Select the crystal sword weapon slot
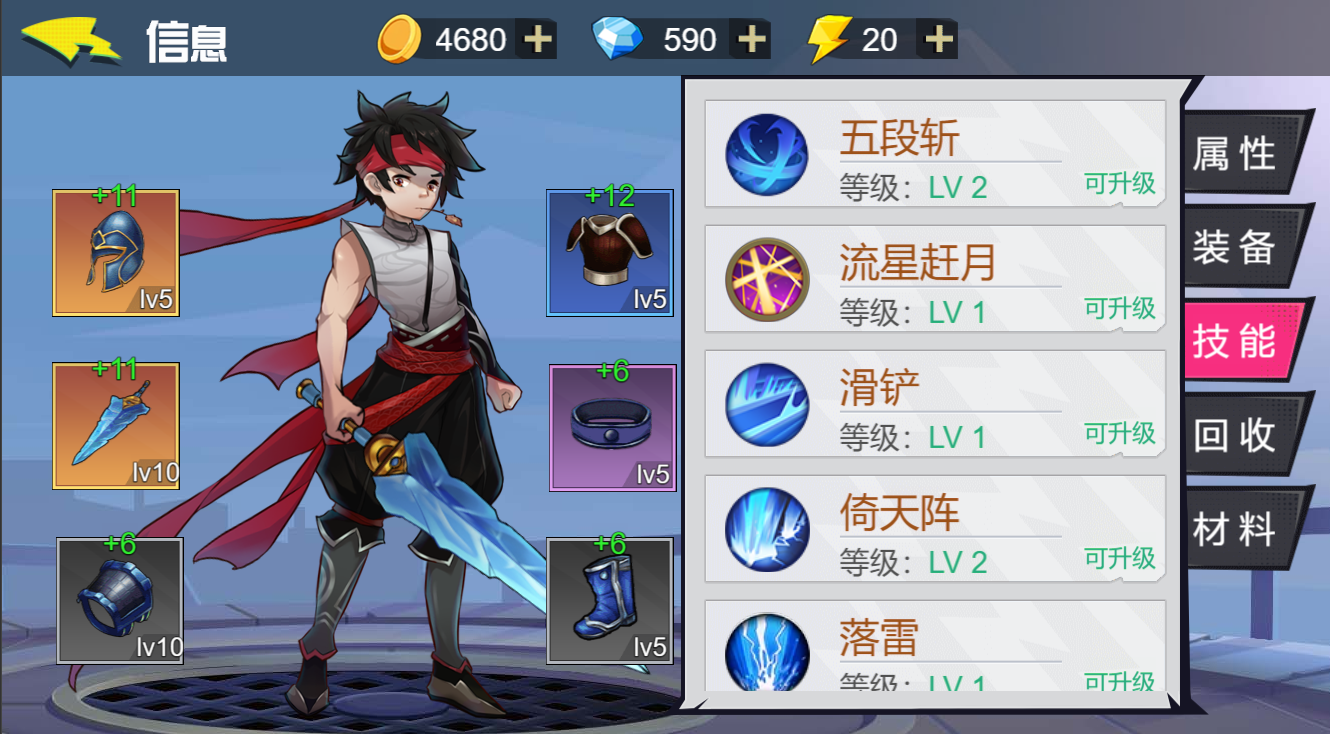 click(116, 426)
